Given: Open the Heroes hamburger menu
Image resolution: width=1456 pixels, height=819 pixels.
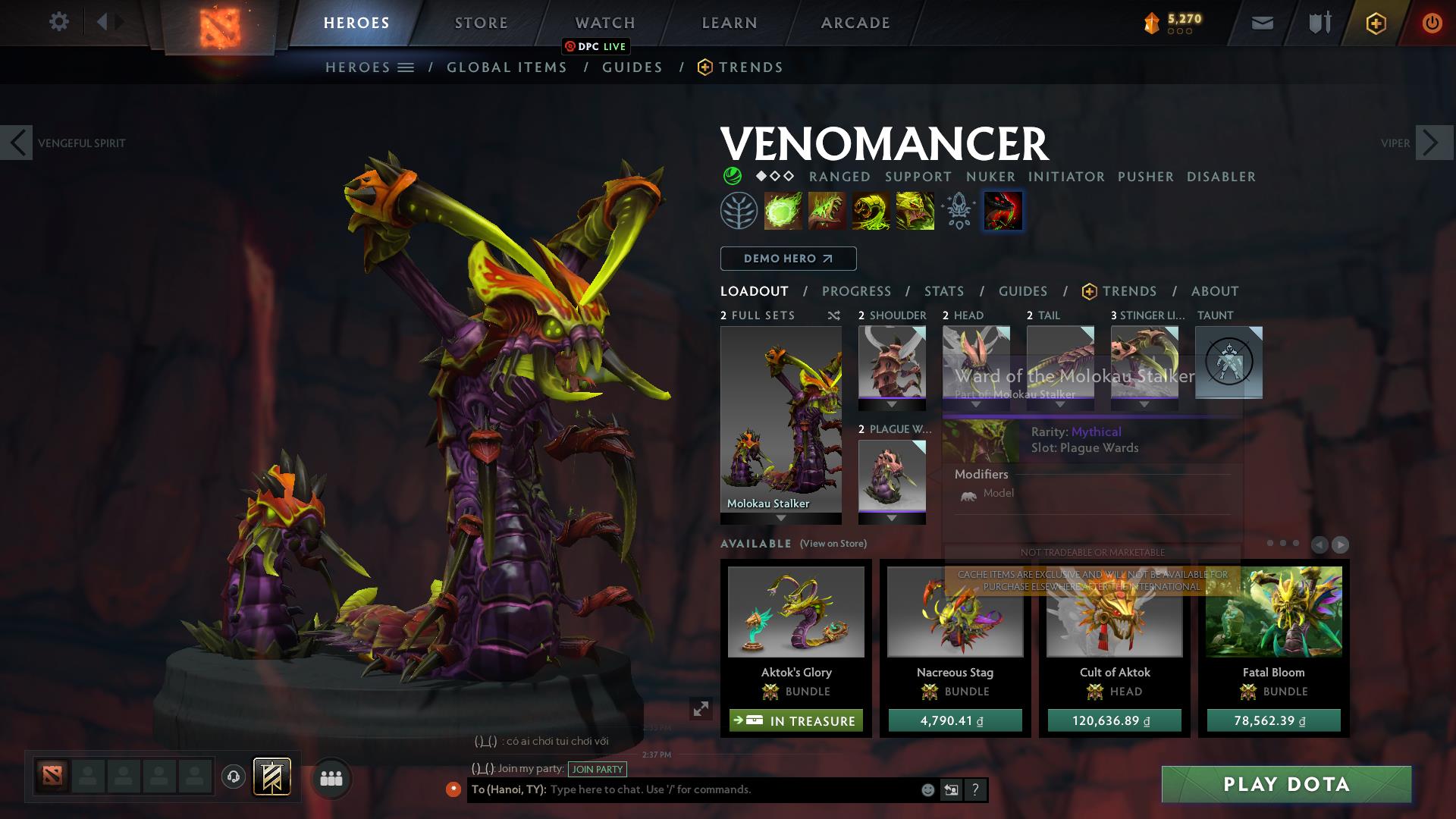Looking at the screenshot, I should 406,67.
